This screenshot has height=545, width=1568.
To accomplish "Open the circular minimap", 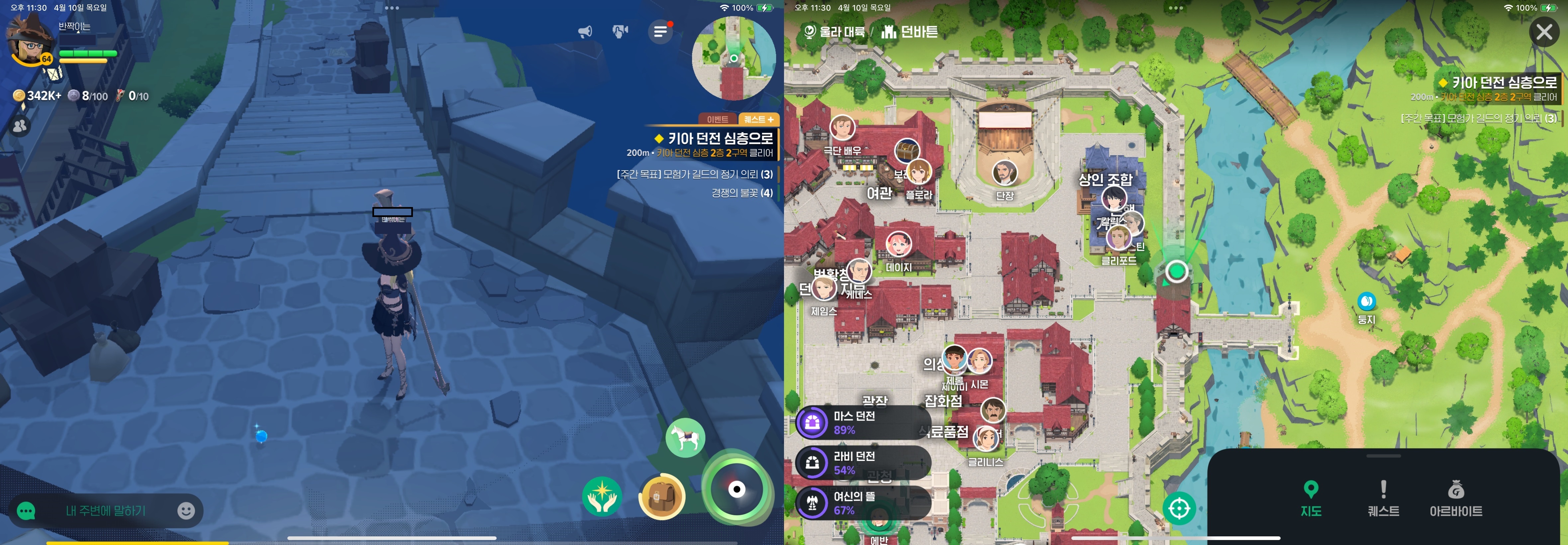I will tap(734, 58).
